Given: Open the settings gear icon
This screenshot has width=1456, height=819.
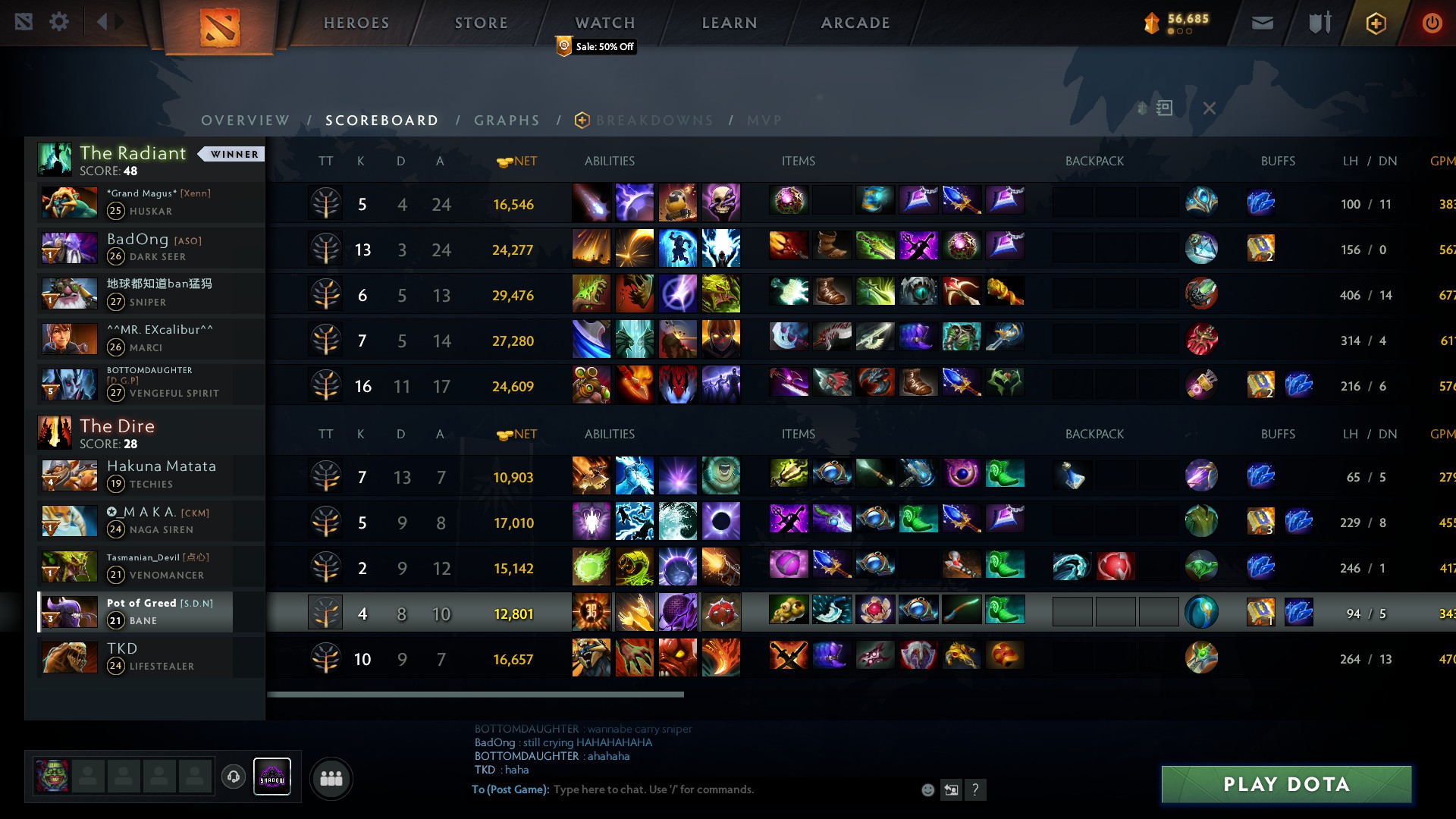Looking at the screenshot, I should (59, 21).
